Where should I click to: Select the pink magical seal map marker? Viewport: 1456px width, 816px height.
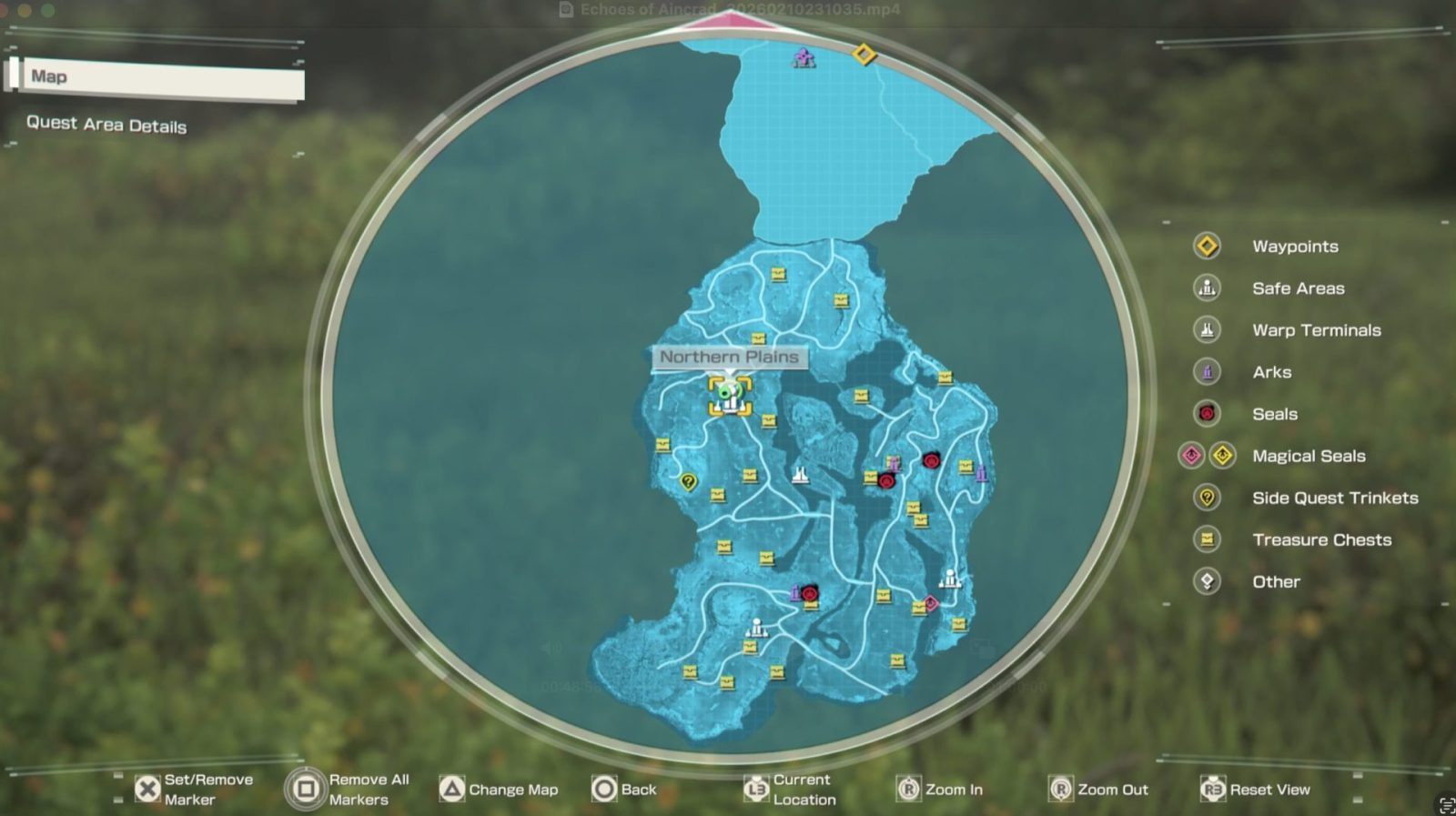[930, 603]
